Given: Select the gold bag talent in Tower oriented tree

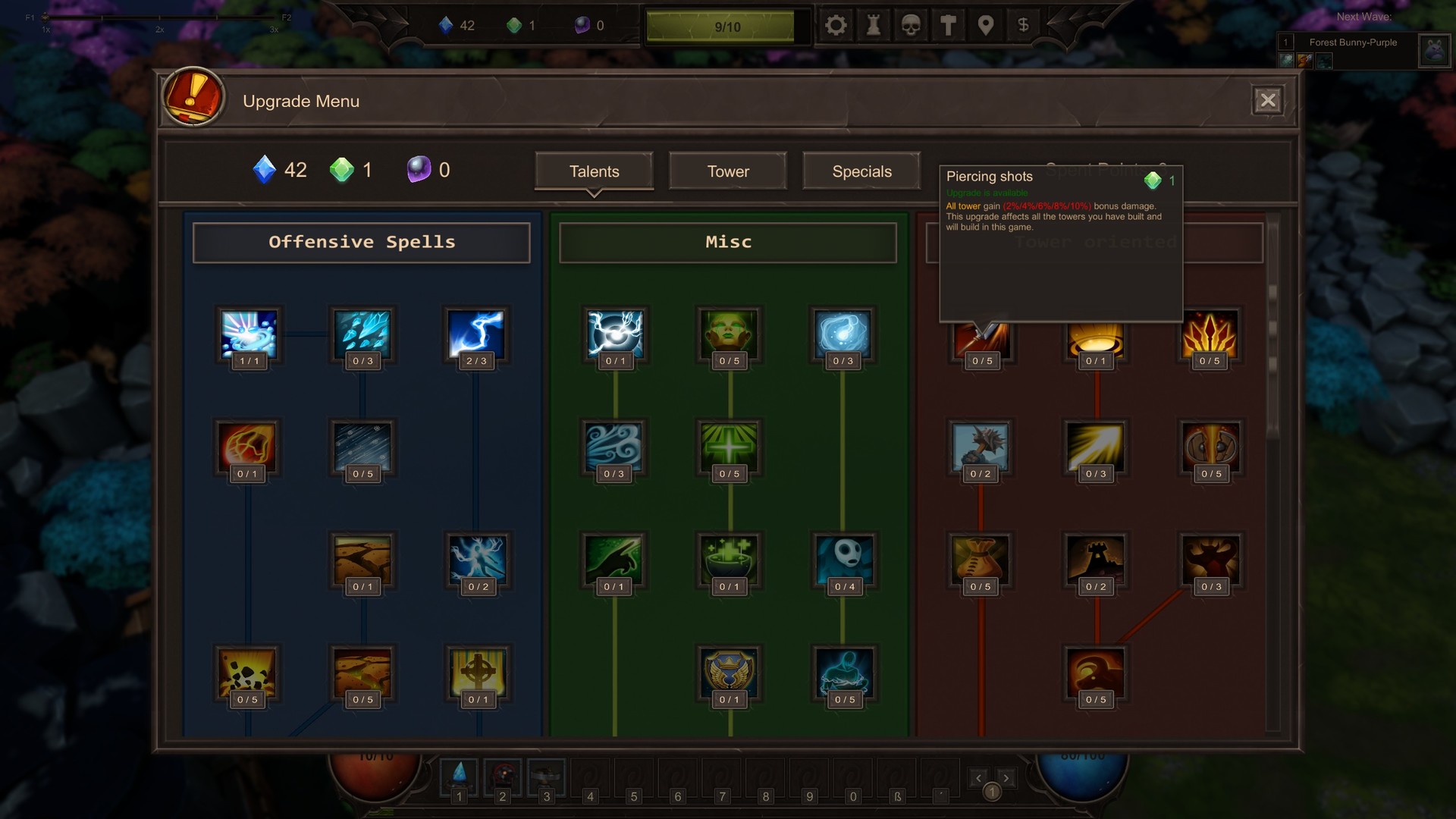Looking at the screenshot, I should coord(981,563).
